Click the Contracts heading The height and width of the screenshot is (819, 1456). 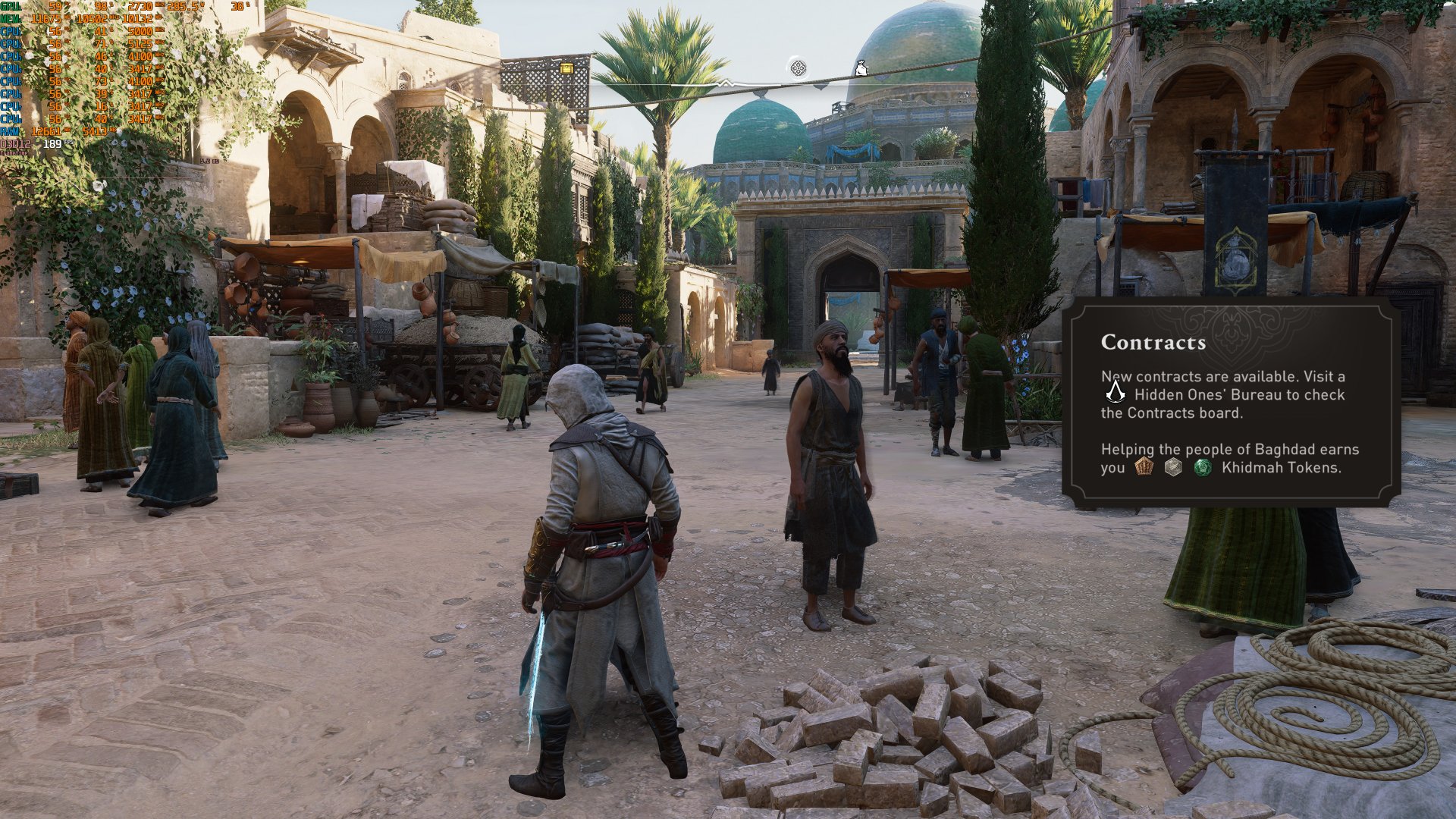pyautogui.click(x=1154, y=342)
